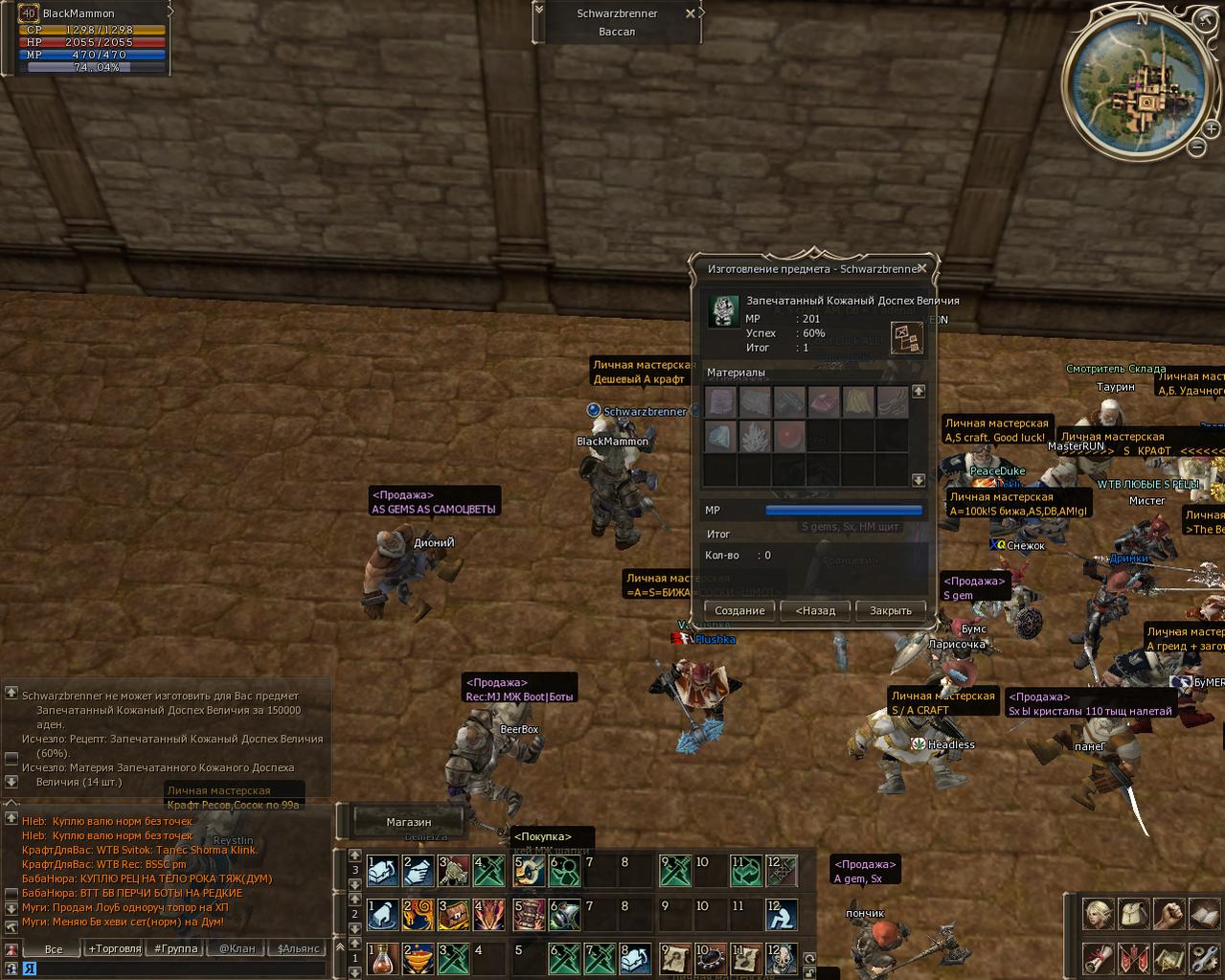Select the red orb material slot

pyautogui.click(x=789, y=437)
